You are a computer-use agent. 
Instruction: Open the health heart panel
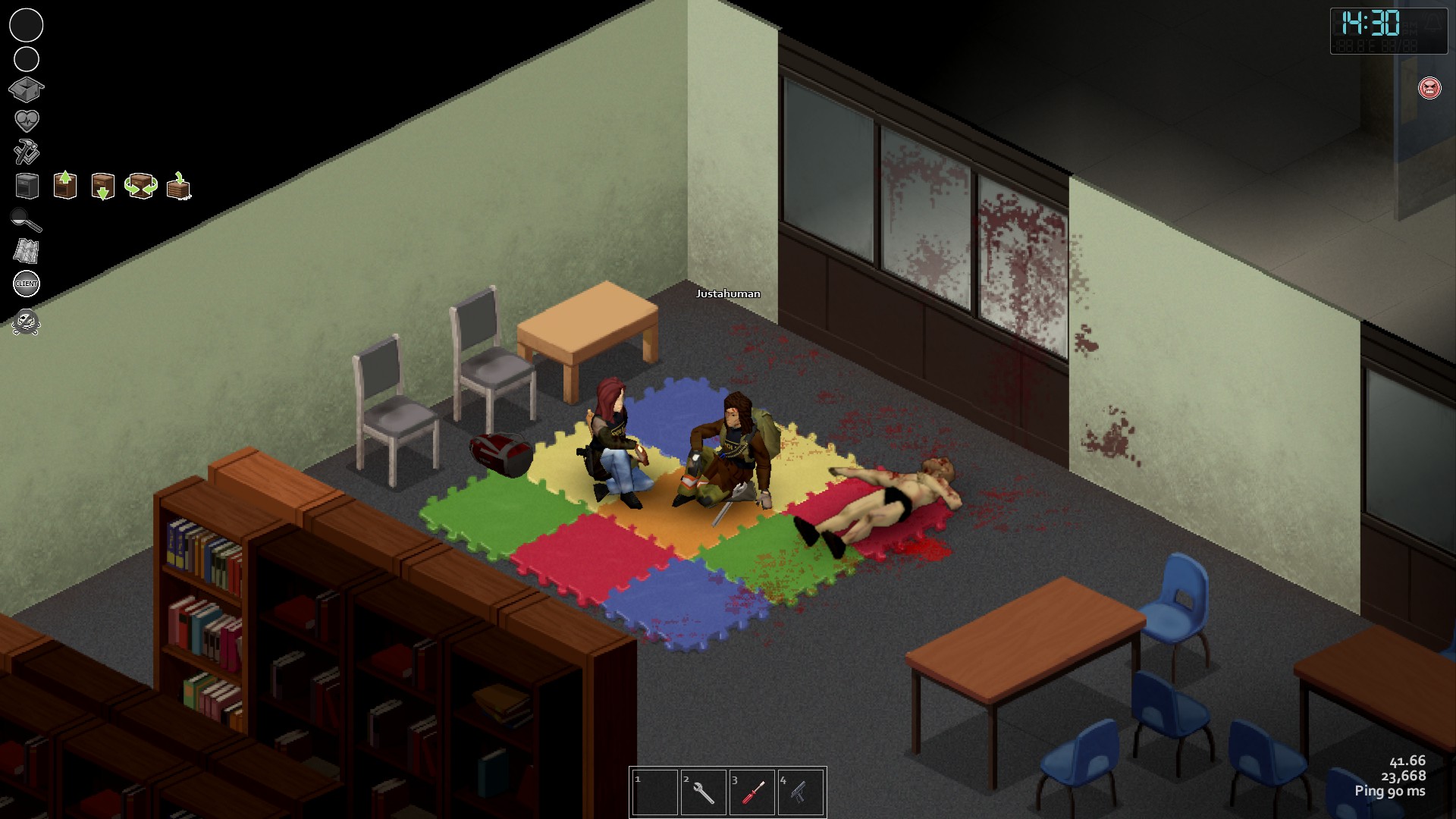(27, 121)
